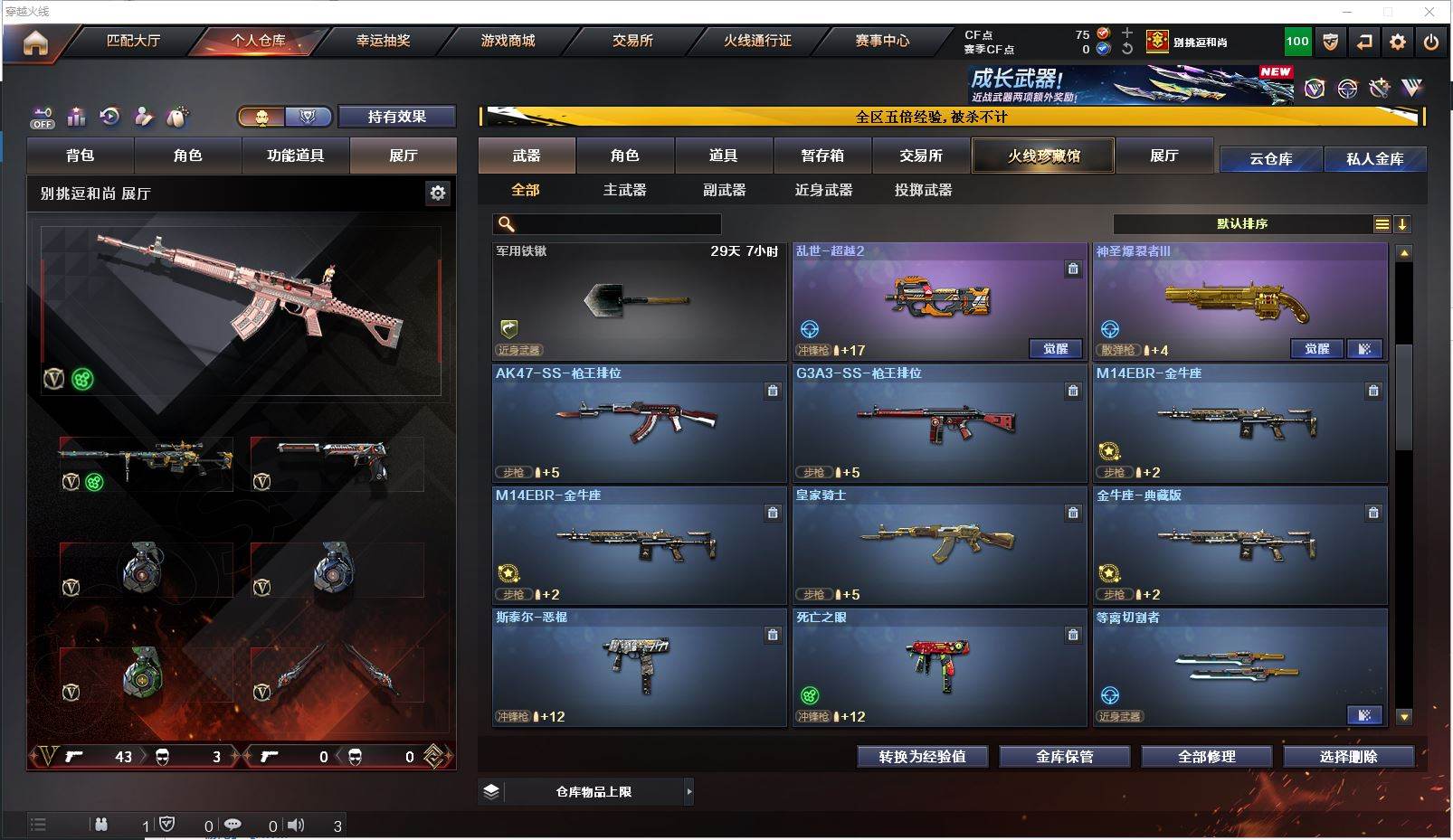Enter the 游戏商城 game shop
The height and width of the screenshot is (840, 1453).
[508, 41]
